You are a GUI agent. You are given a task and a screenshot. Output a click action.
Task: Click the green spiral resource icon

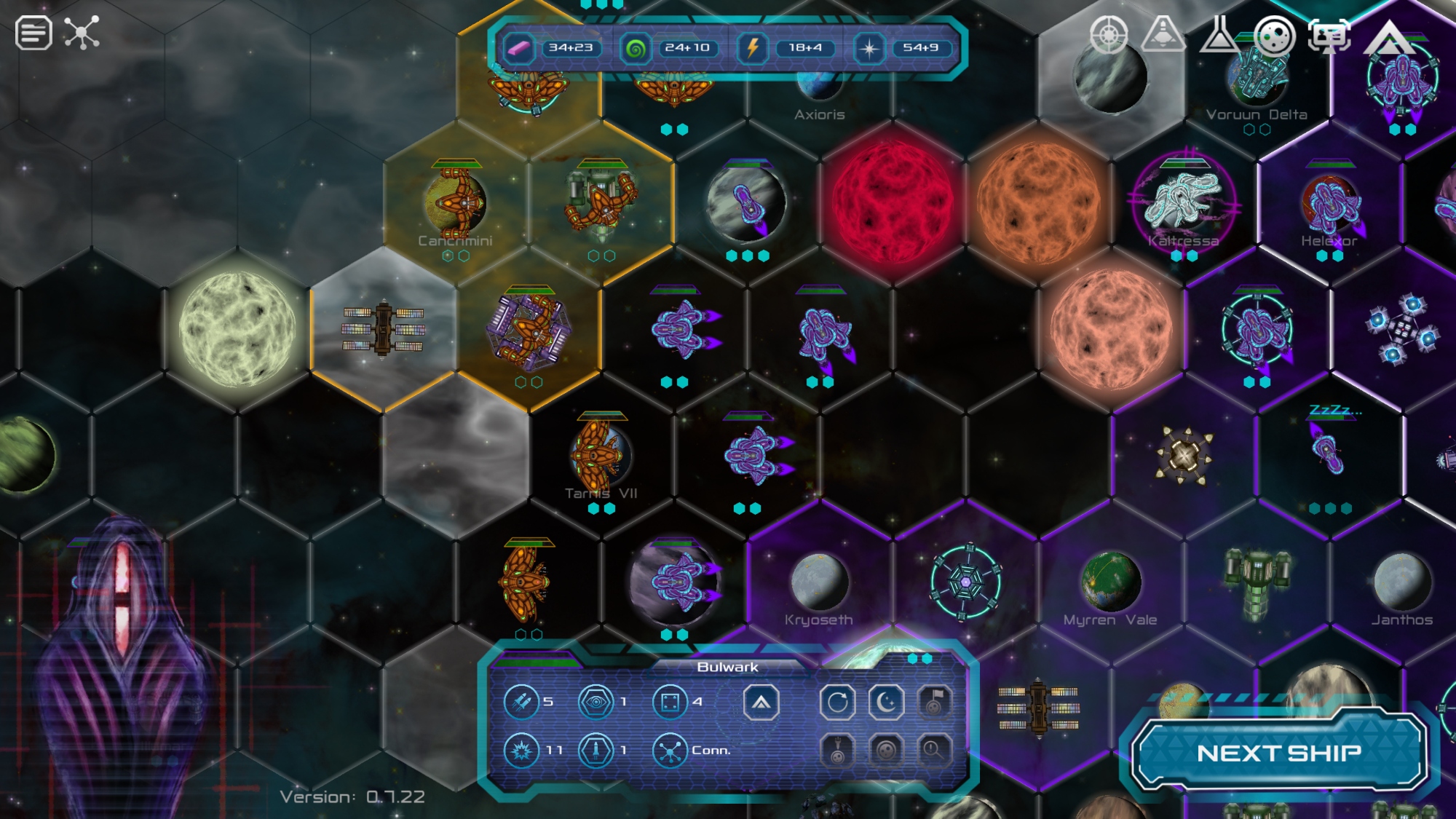635,48
